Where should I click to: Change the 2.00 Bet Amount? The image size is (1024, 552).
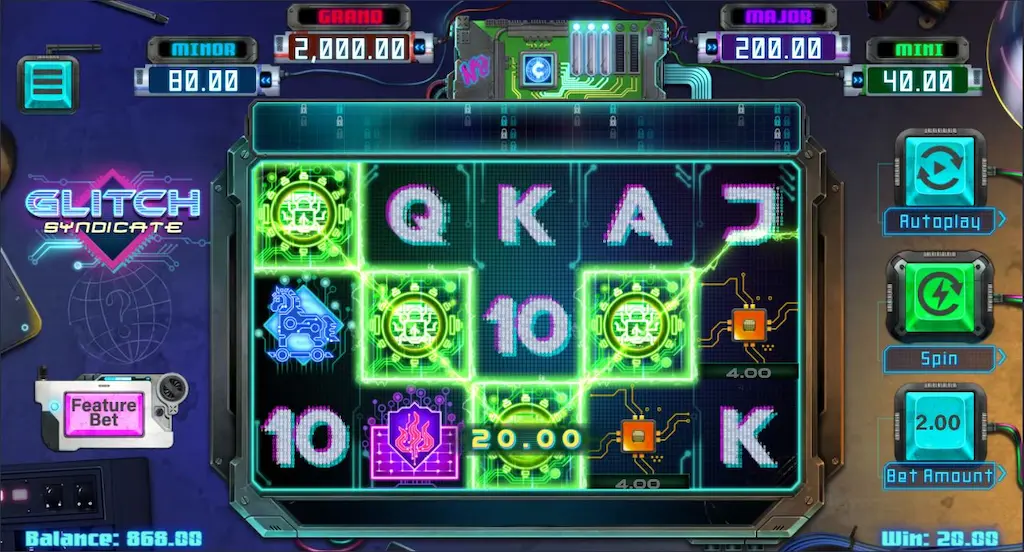[938, 424]
